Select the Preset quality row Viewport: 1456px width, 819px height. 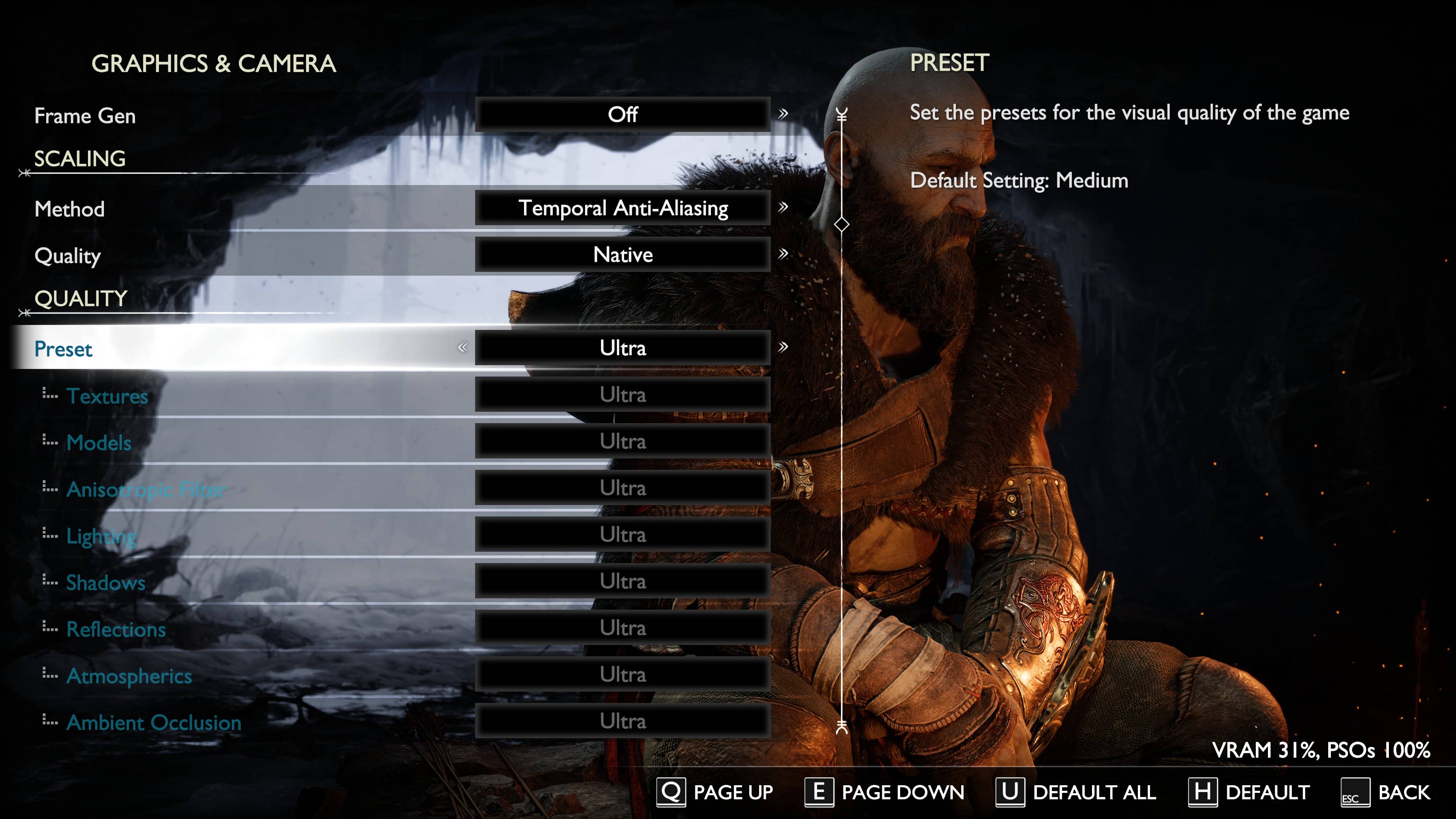point(63,349)
